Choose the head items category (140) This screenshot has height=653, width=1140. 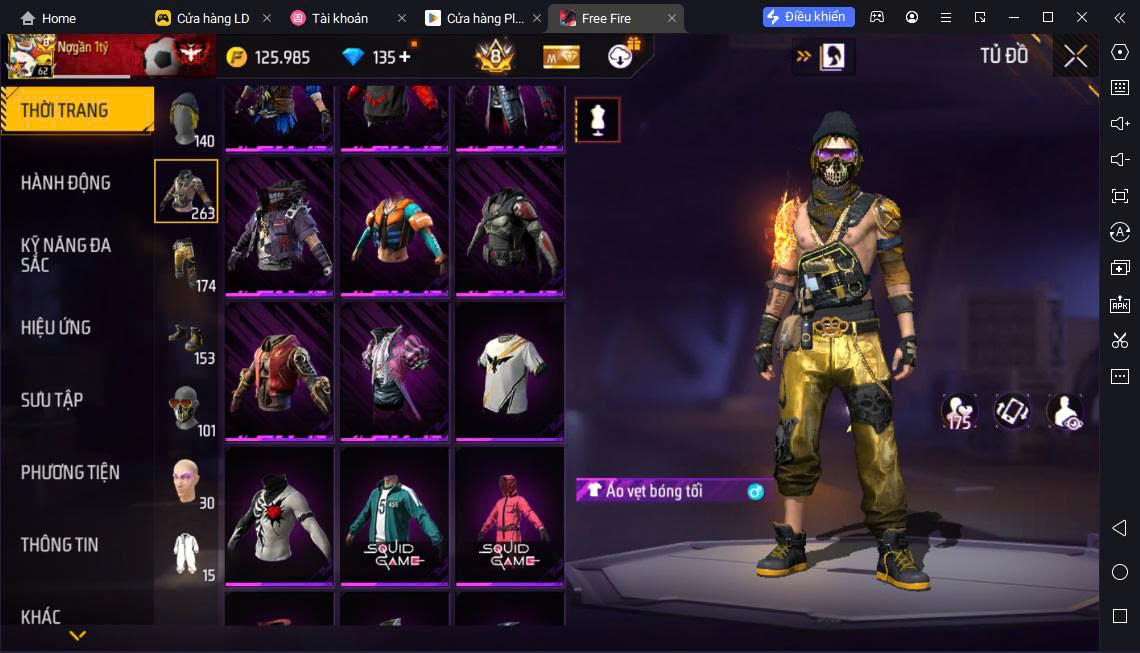point(186,120)
